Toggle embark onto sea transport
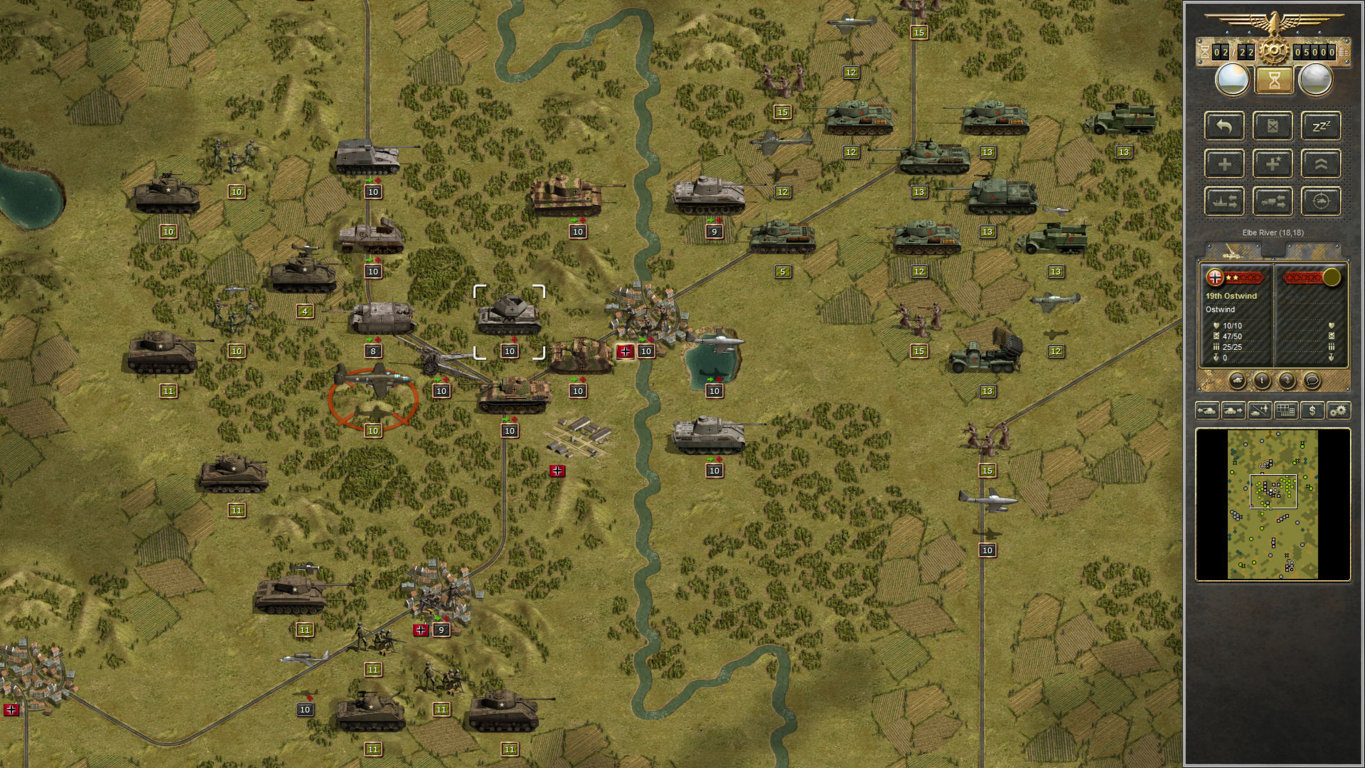Image resolution: width=1365 pixels, height=768 pixels. (x=1224, y=201)
